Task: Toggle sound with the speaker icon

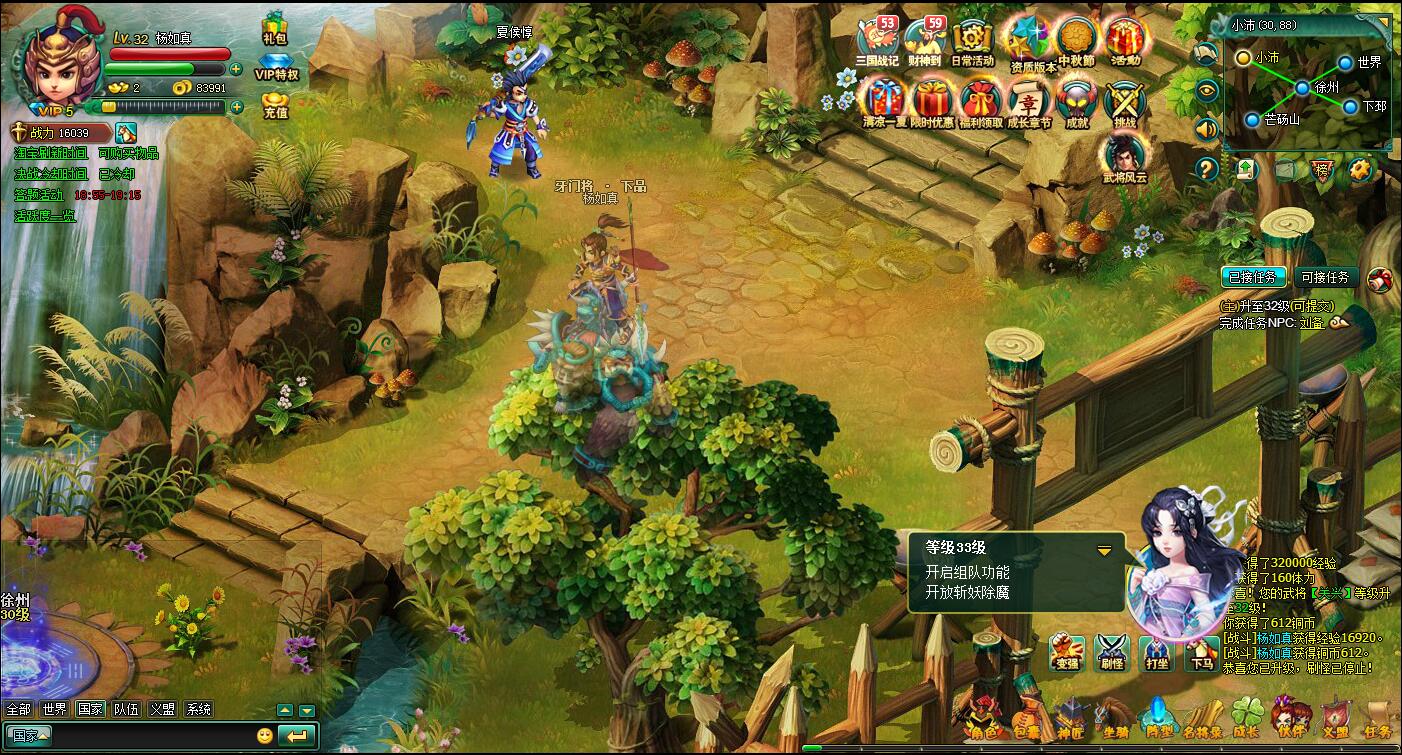Action: coord(1207,129)
